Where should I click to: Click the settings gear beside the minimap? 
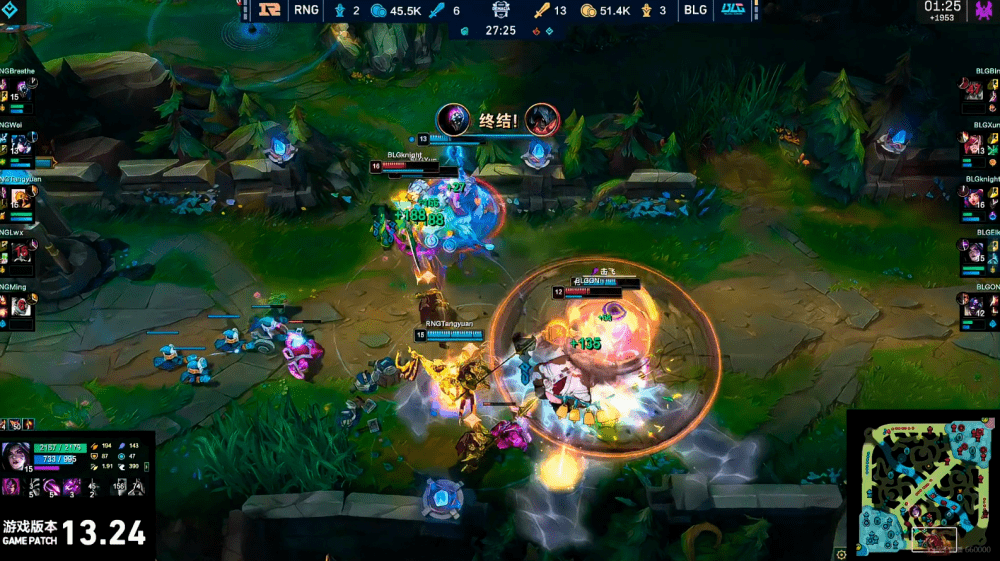[x=841, y=553]
